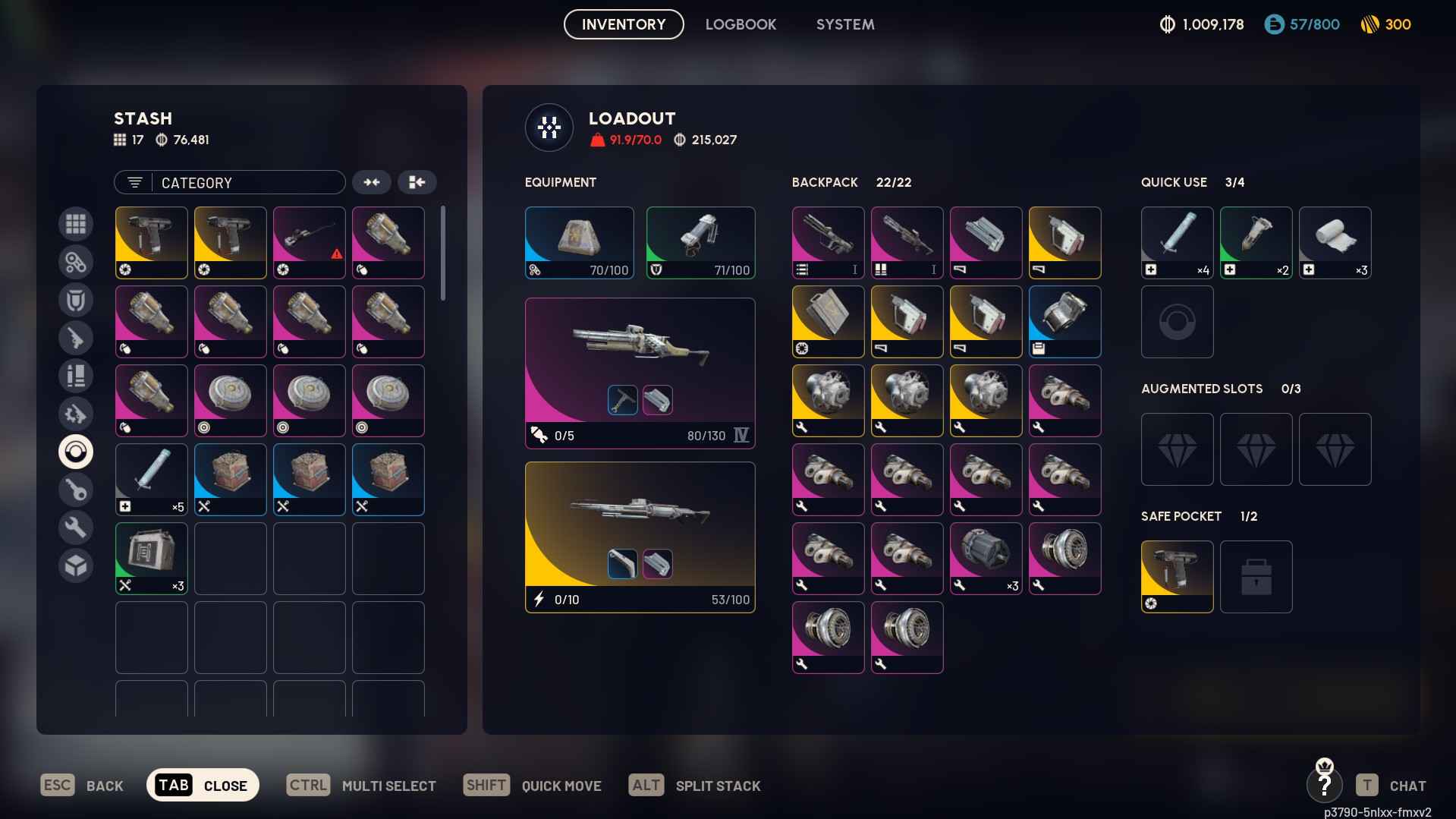Screen dimensions: 1456x819
Task: Select the pistol in the Safe Pocket slot
Action: coord(1177,576)
